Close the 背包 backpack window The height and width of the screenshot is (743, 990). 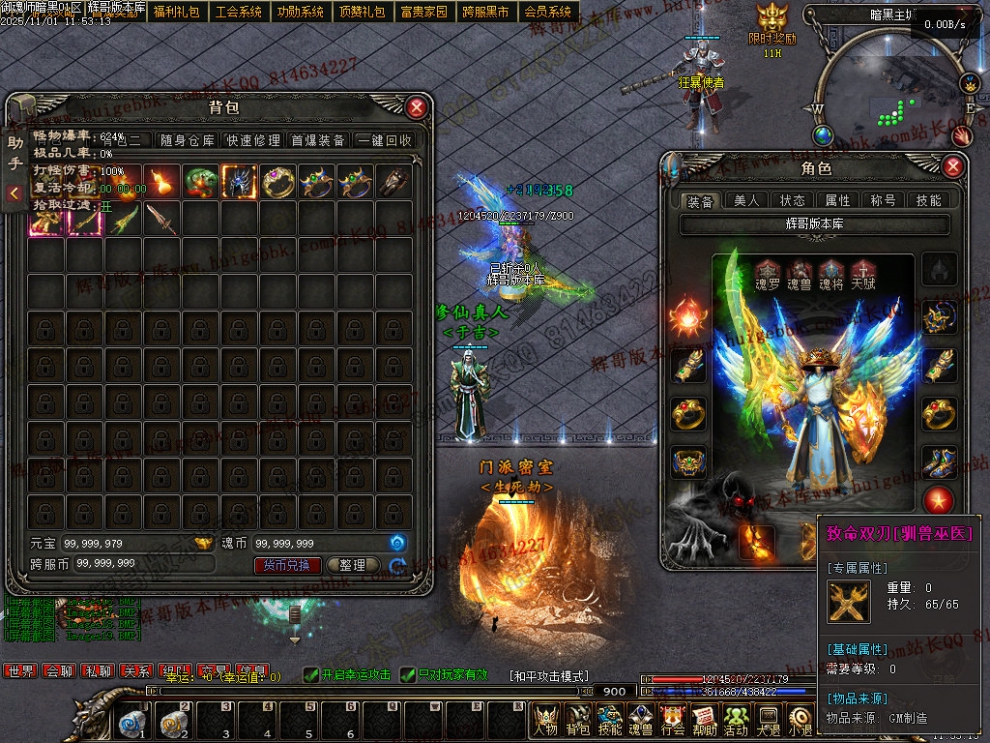[417, 108]
